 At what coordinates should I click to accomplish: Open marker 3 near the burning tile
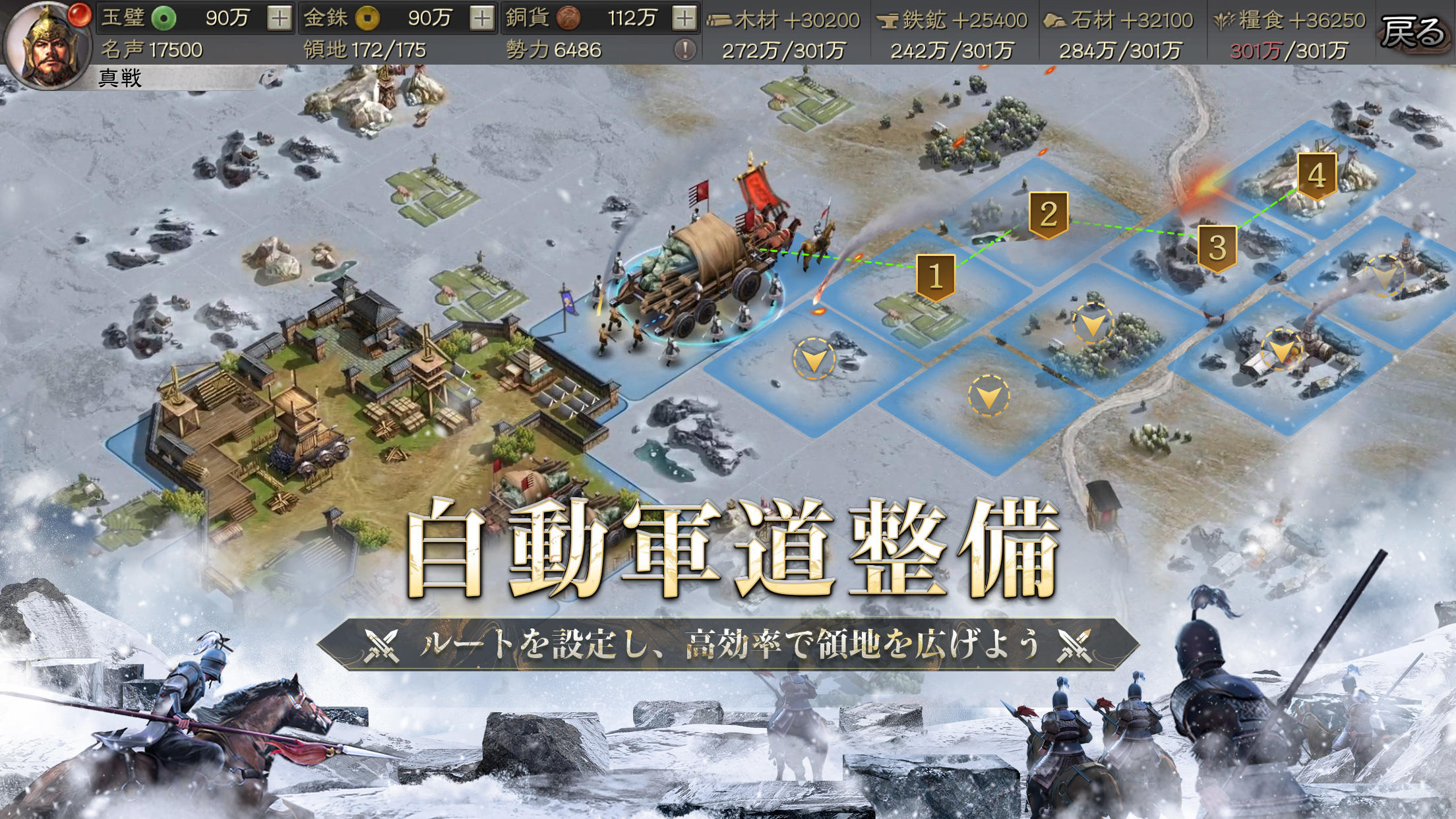point(1219,249)
